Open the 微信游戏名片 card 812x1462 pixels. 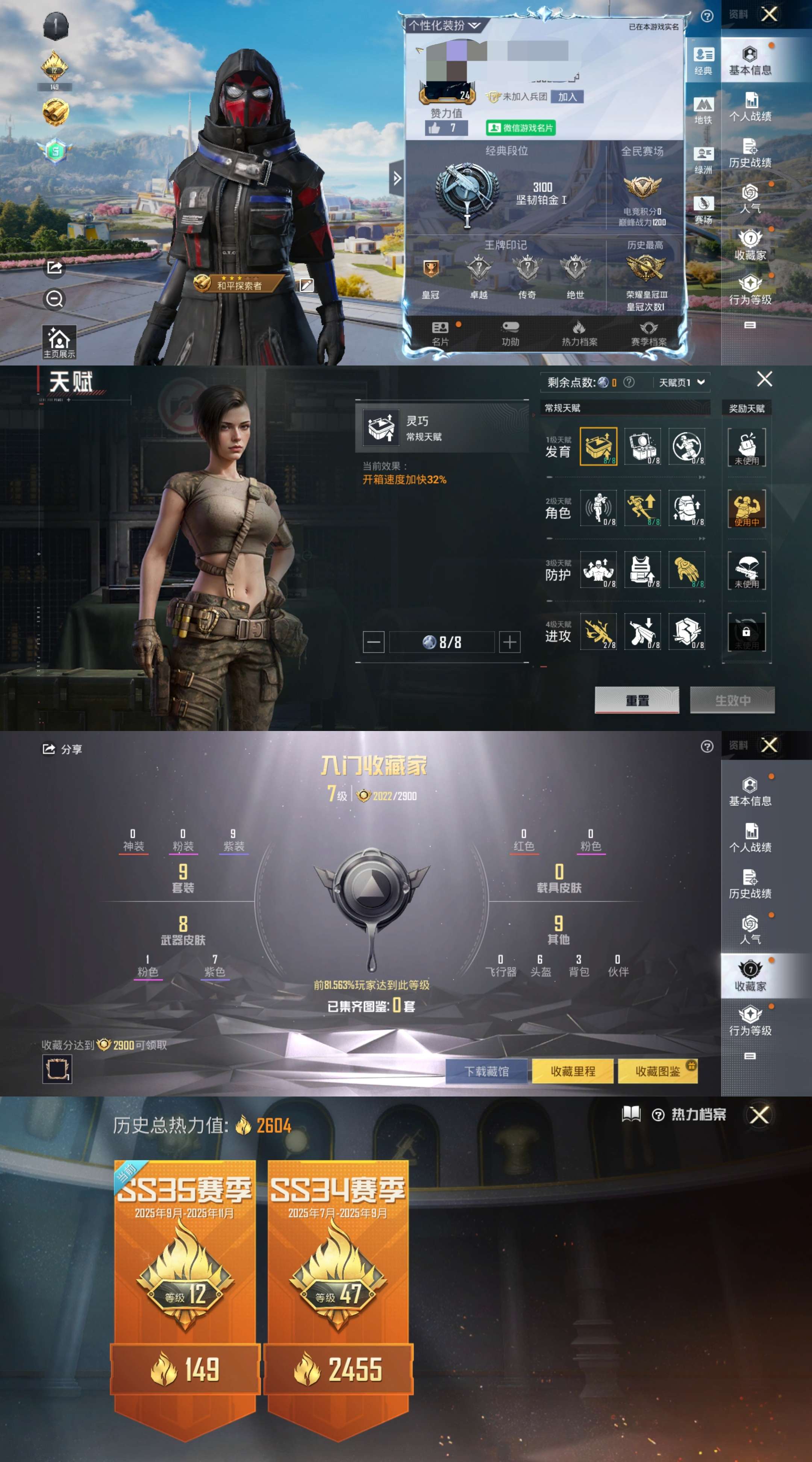[x=520, y=128]
